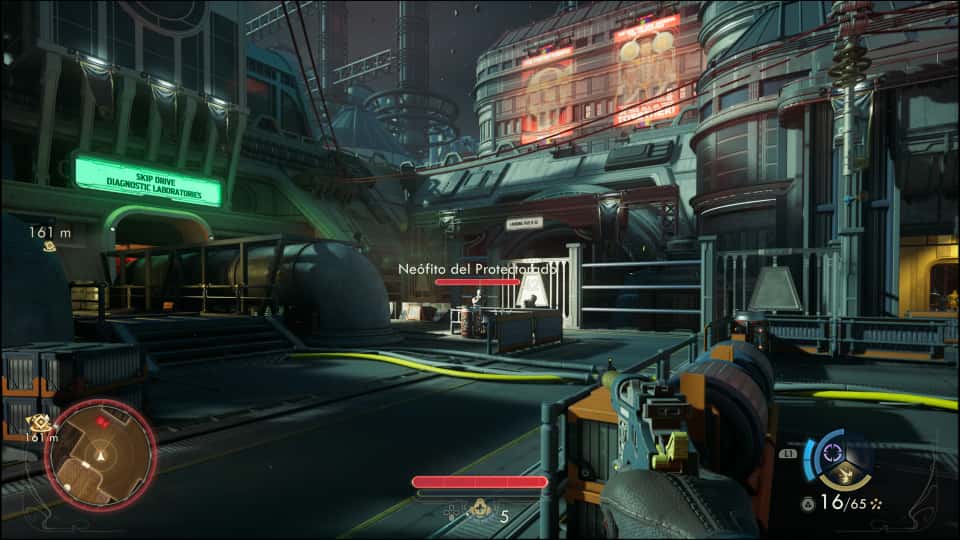Use the medical inhaler icon
The height and width of the screenshot is (540, 960).
pyautogui.click(x=481, y=509)
